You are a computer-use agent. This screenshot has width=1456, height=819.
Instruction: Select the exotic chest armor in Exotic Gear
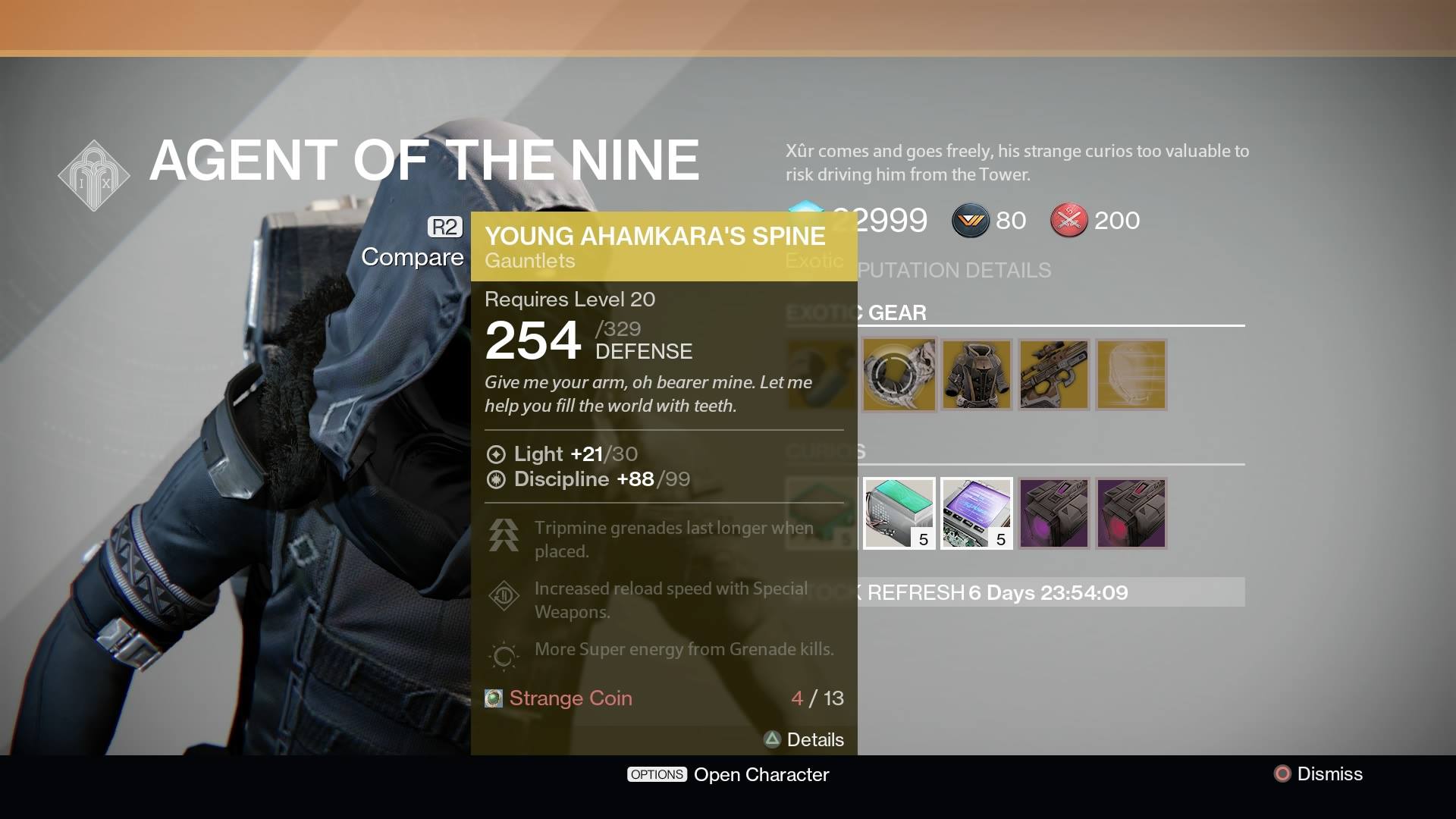point(977,375)
